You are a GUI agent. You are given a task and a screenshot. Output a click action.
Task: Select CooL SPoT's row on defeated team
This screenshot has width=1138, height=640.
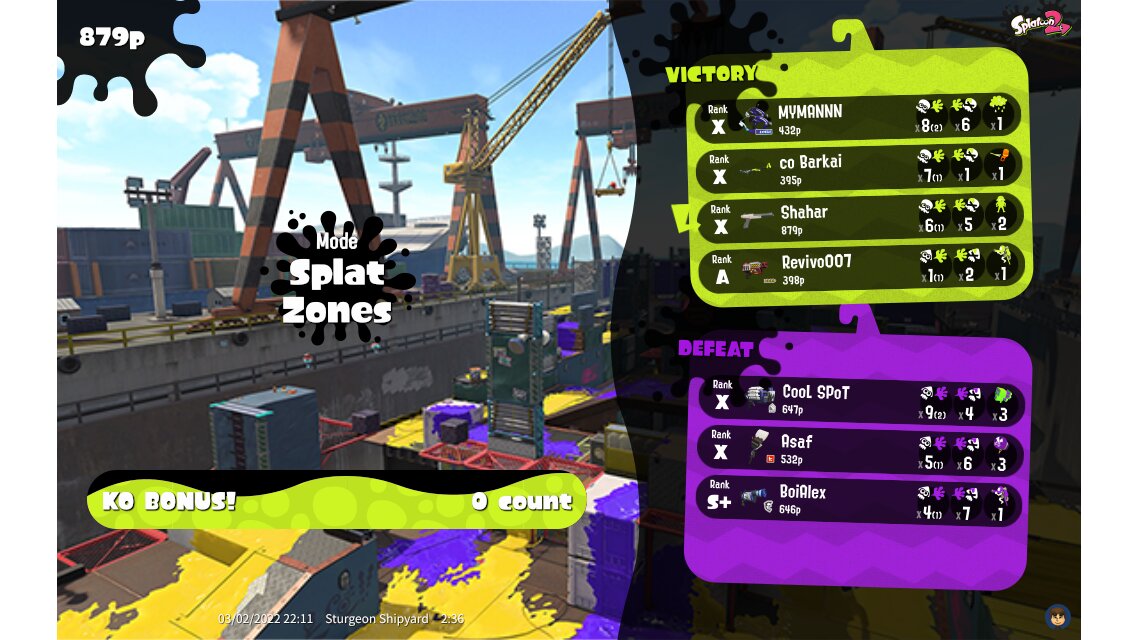click(858, 400)
